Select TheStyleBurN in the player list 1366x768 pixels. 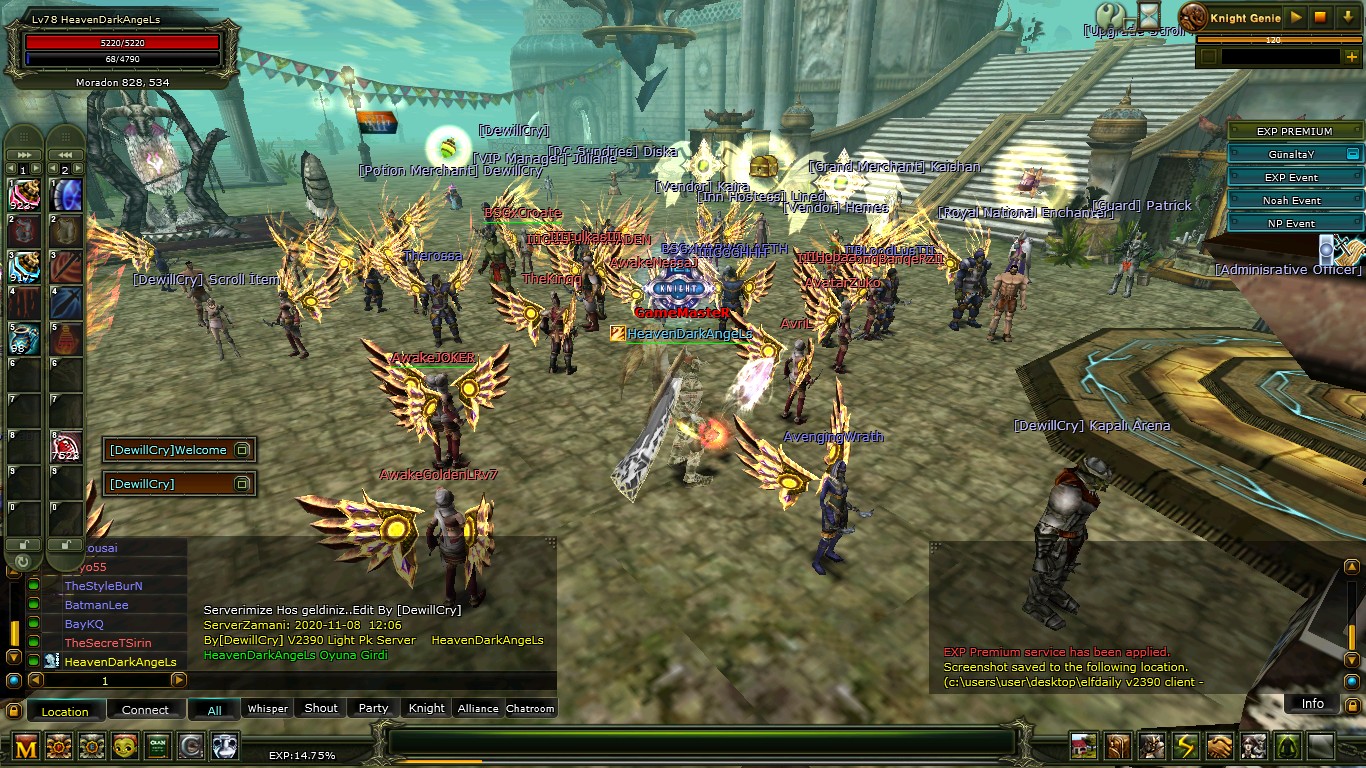click(x=103, y=586)
